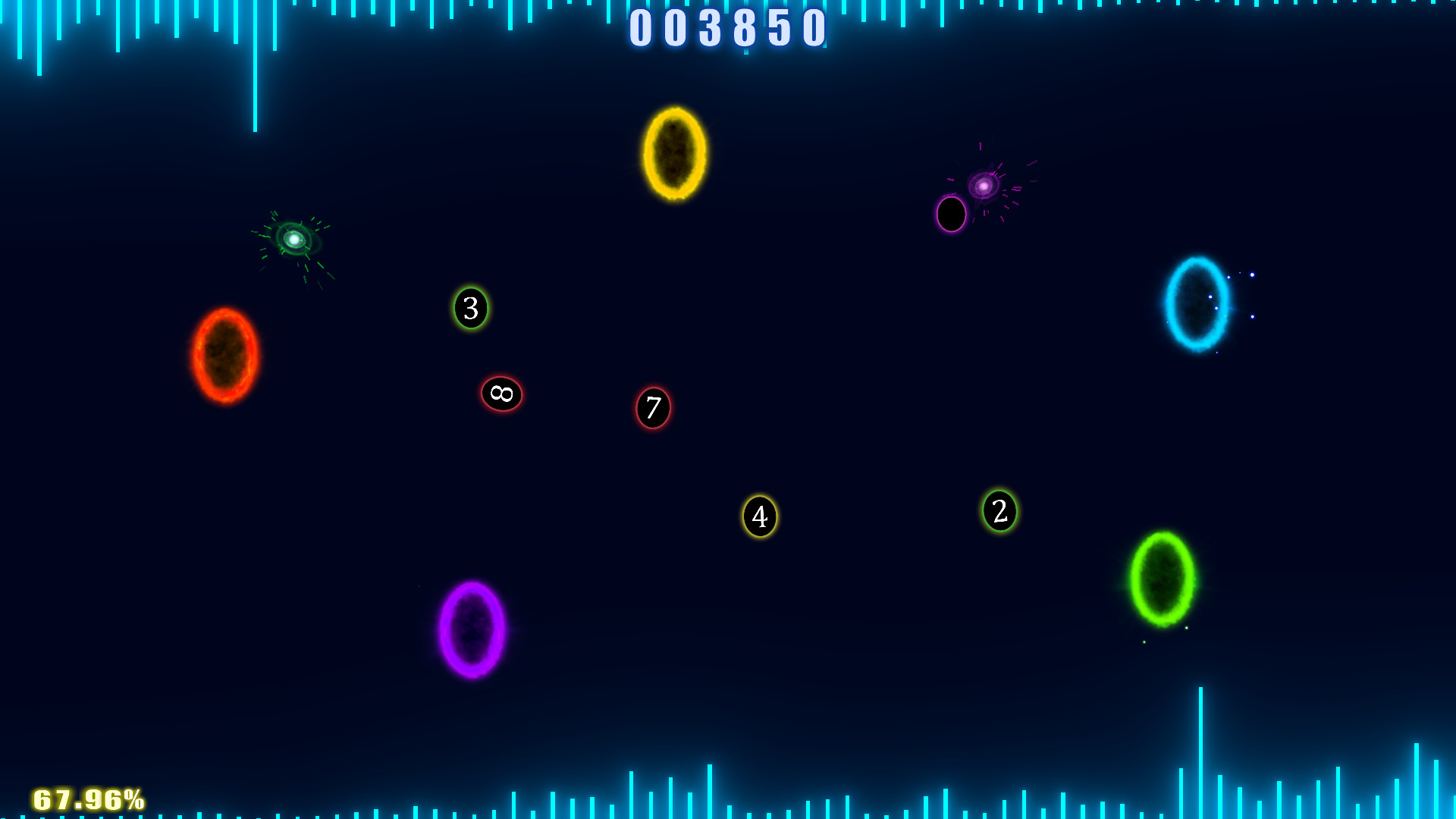Click the purple sparkle explosion effect
Viewport: 1456px width, 819px height.
[x=984, y=184]
